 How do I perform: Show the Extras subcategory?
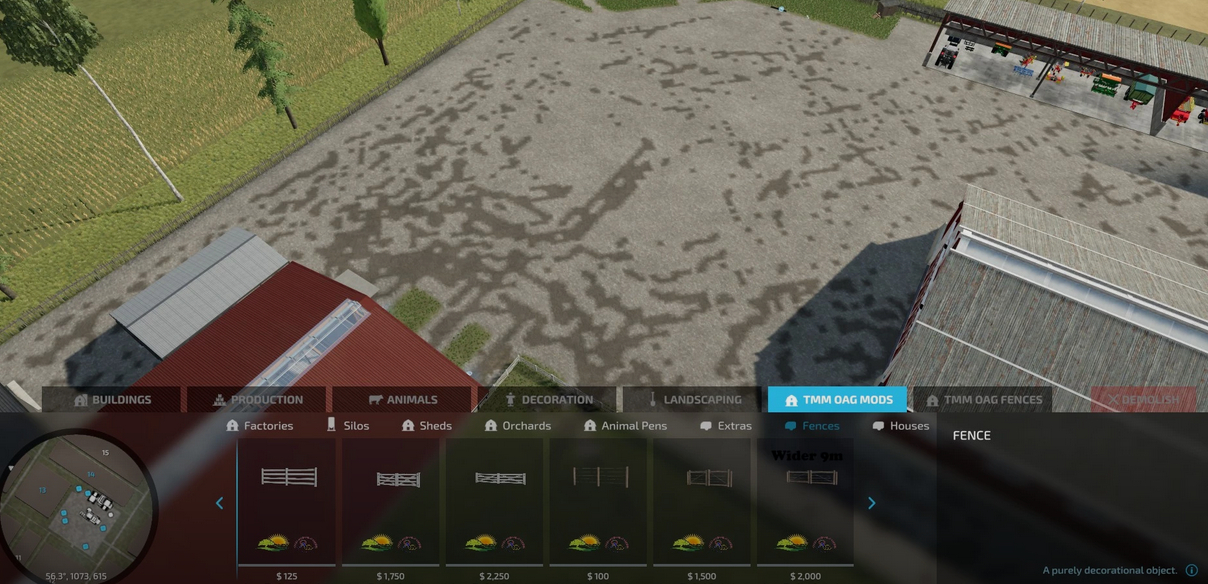[x=726, y=426]
